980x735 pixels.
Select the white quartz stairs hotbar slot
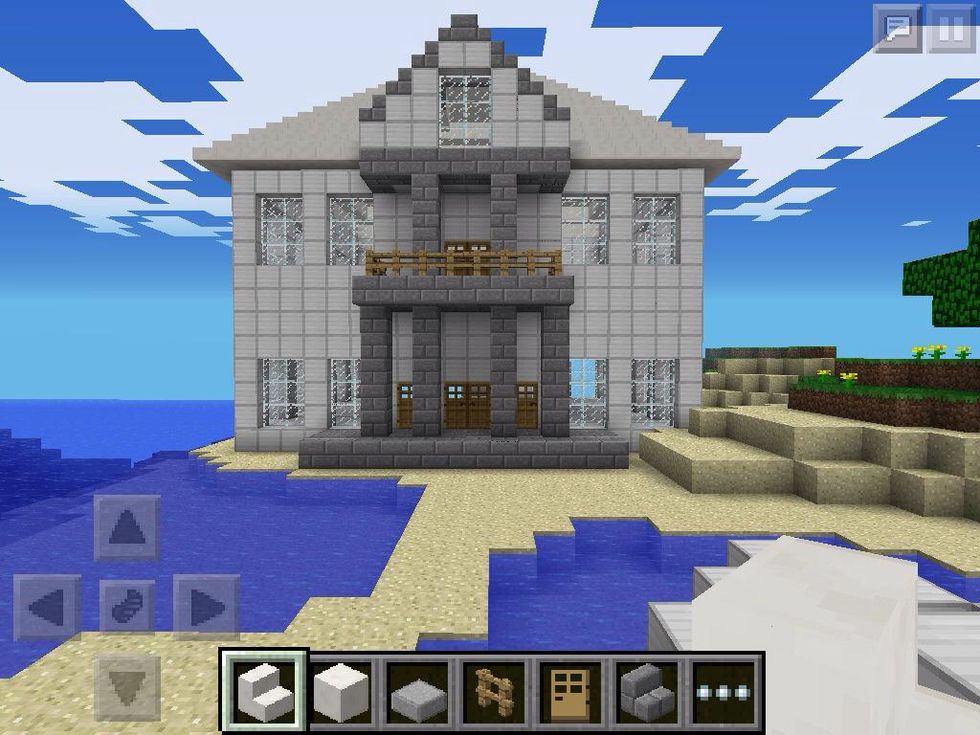click(263, 690)
